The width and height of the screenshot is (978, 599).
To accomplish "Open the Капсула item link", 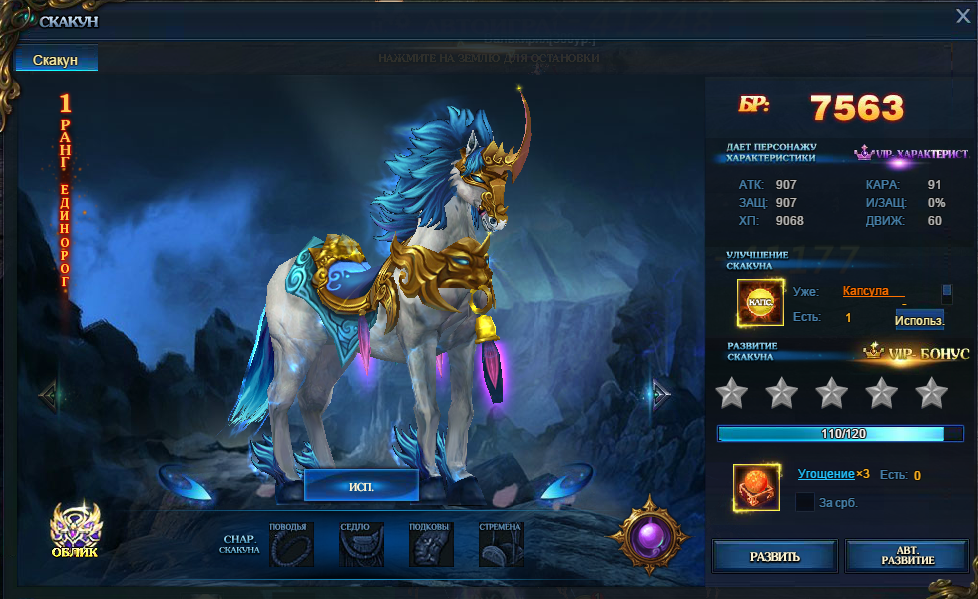I will (873, 291).
